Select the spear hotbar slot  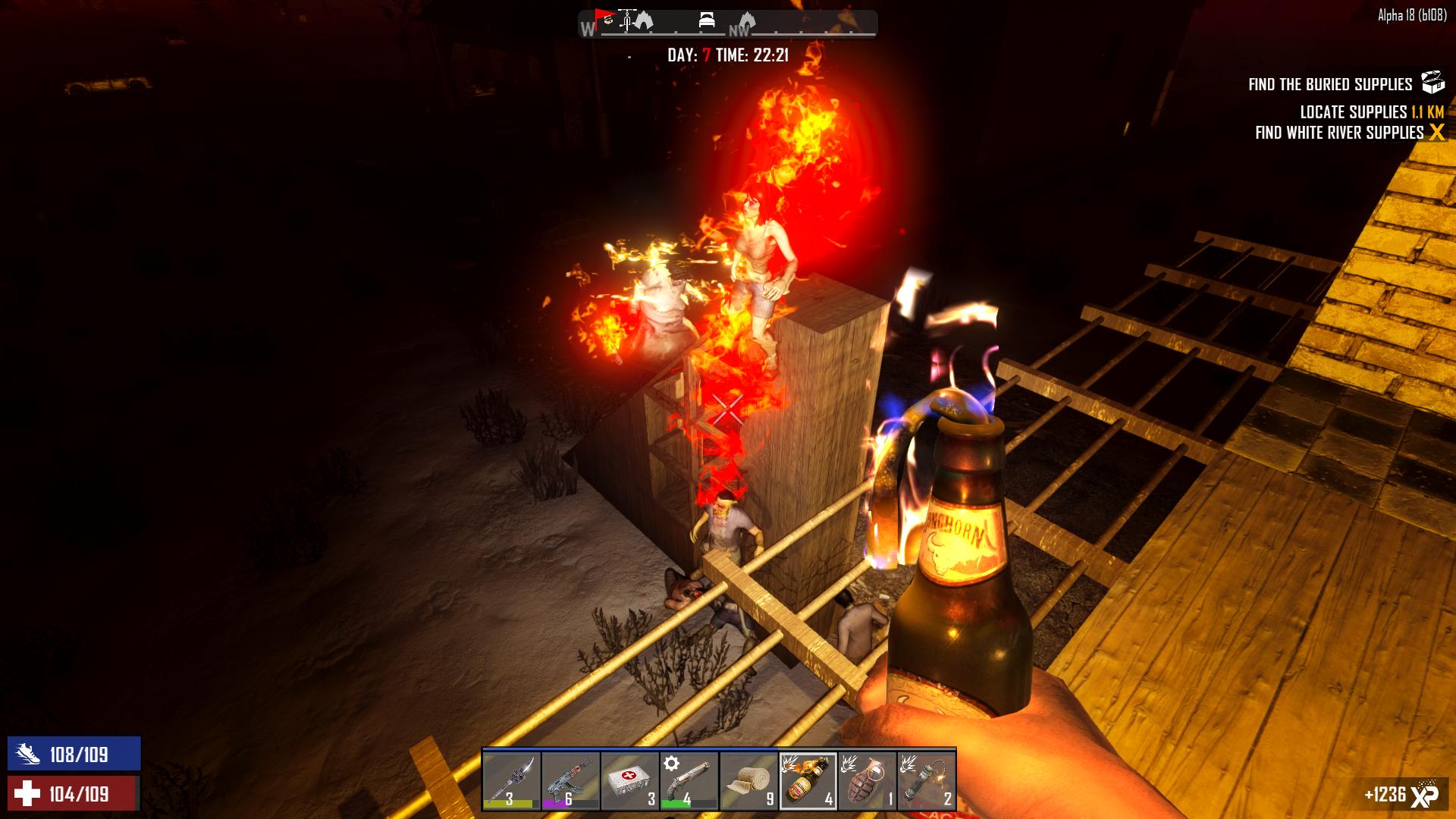tap(511, 780)
